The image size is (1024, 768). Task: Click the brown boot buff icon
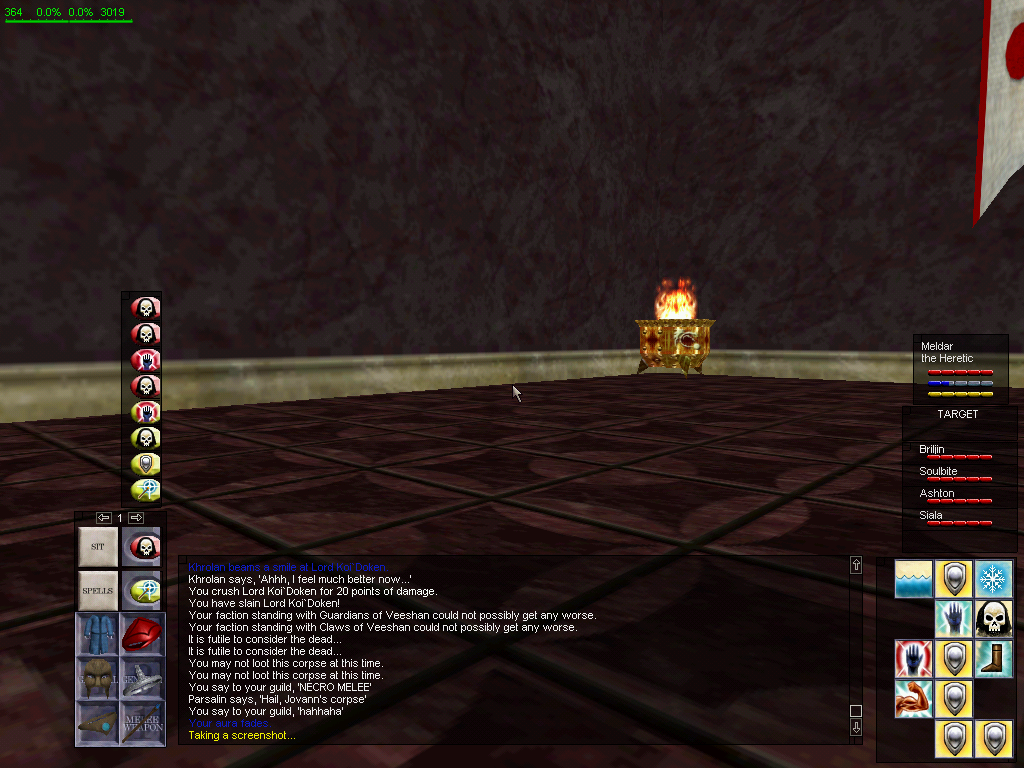point(993,659)
